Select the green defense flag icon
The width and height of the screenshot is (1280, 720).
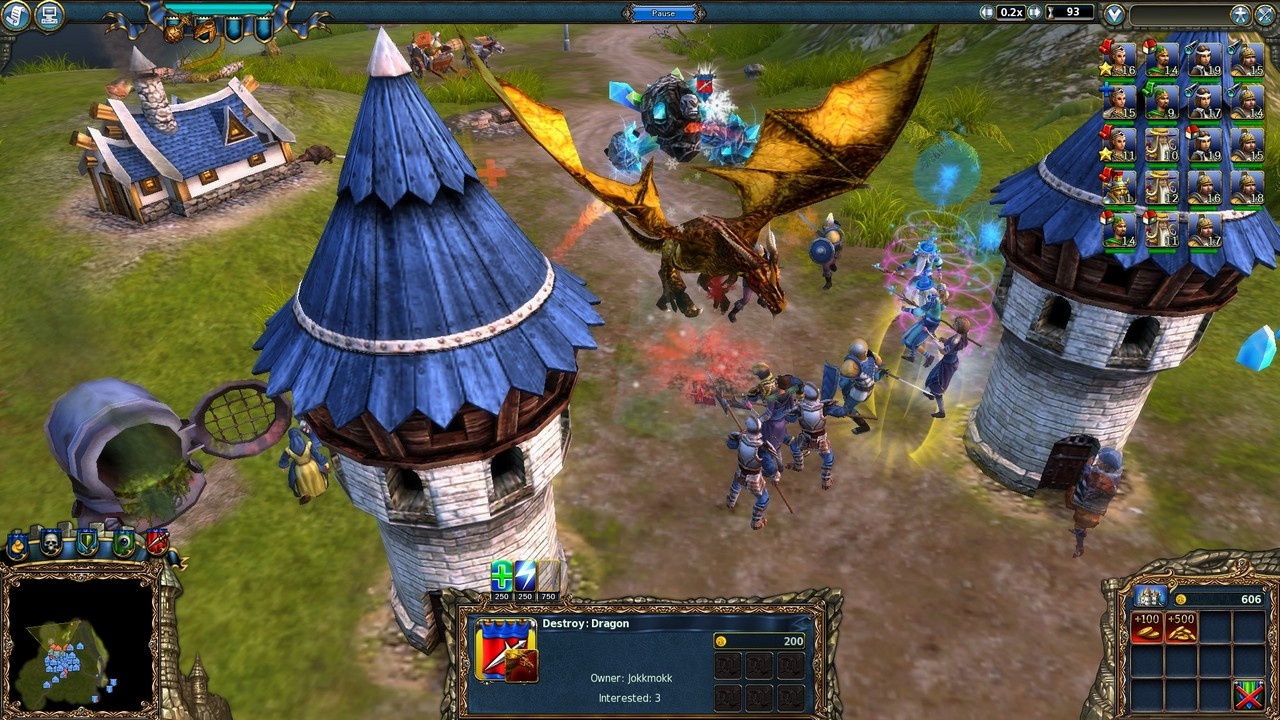[87, 541]
